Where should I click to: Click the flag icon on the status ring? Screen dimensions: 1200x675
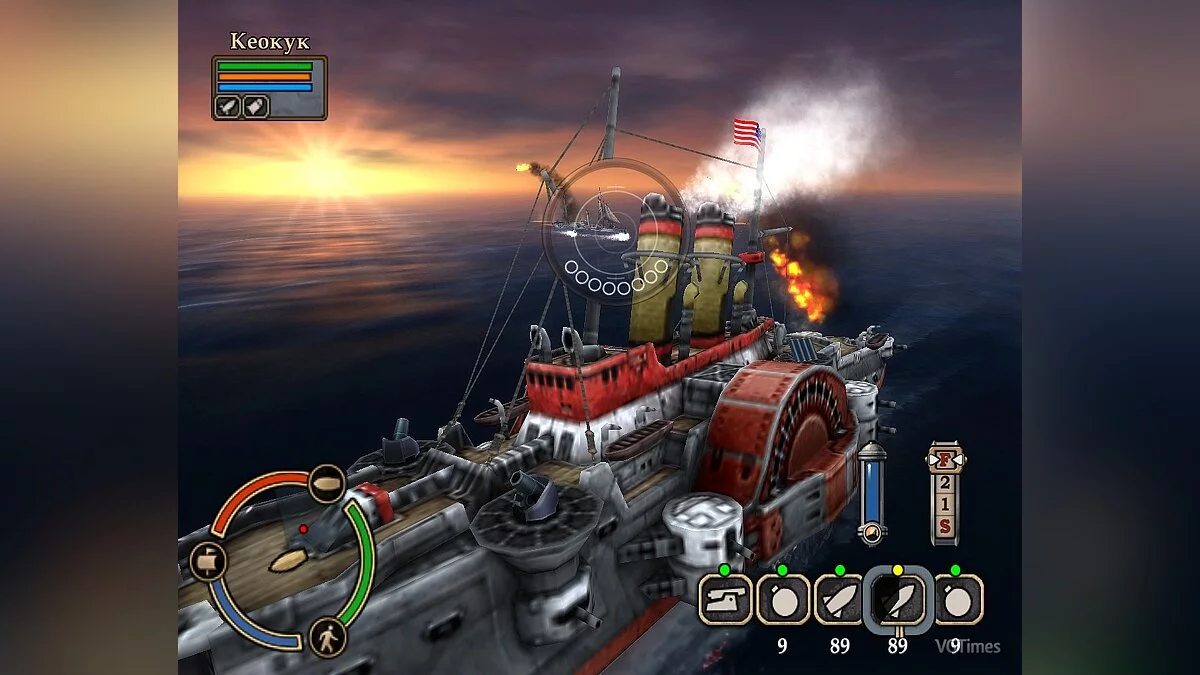pos(208,561)
